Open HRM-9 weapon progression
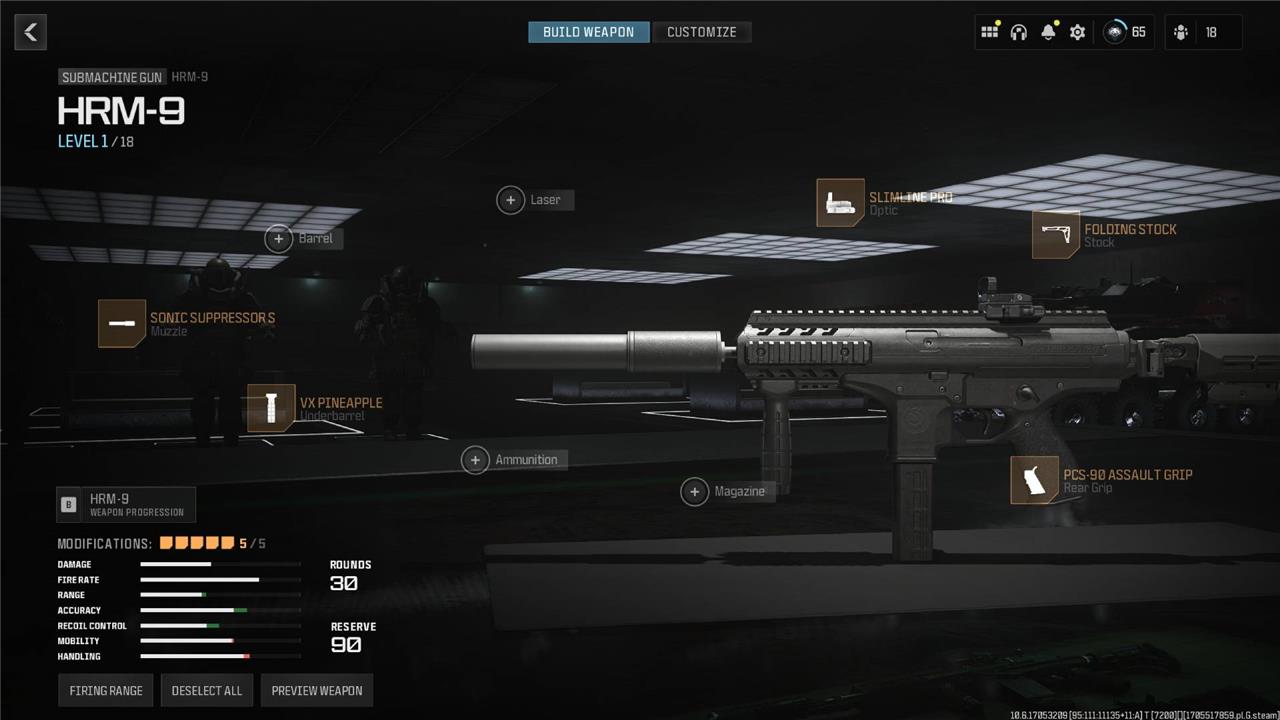The width and height of the screenshot is (1280, 720). 126,505
